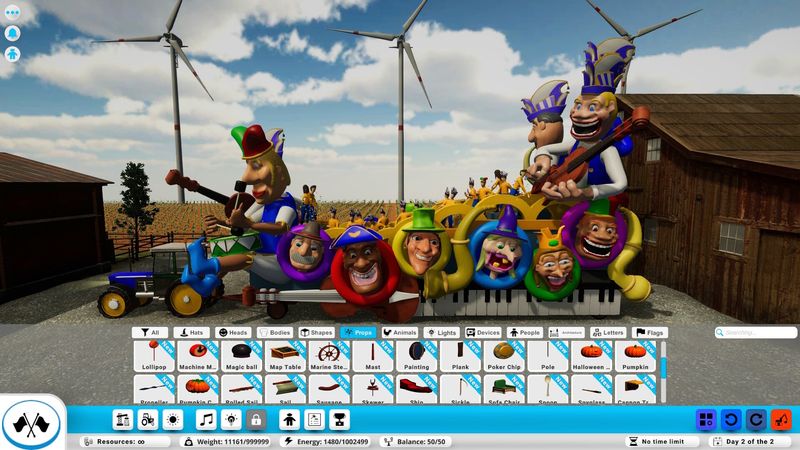Pick the Pumpkin prop

click(x=636, y=356)
